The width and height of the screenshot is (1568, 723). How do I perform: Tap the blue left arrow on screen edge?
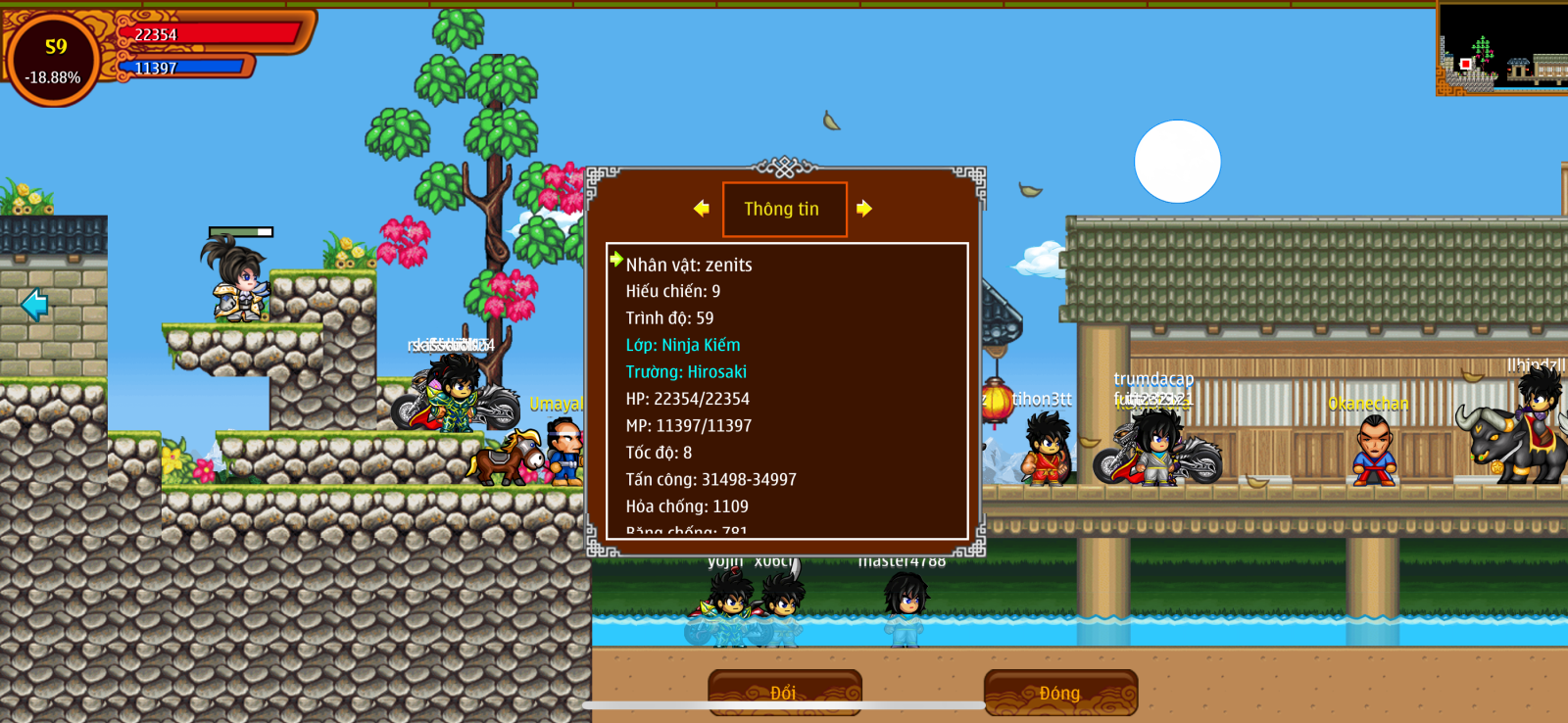tap(34, 305)
